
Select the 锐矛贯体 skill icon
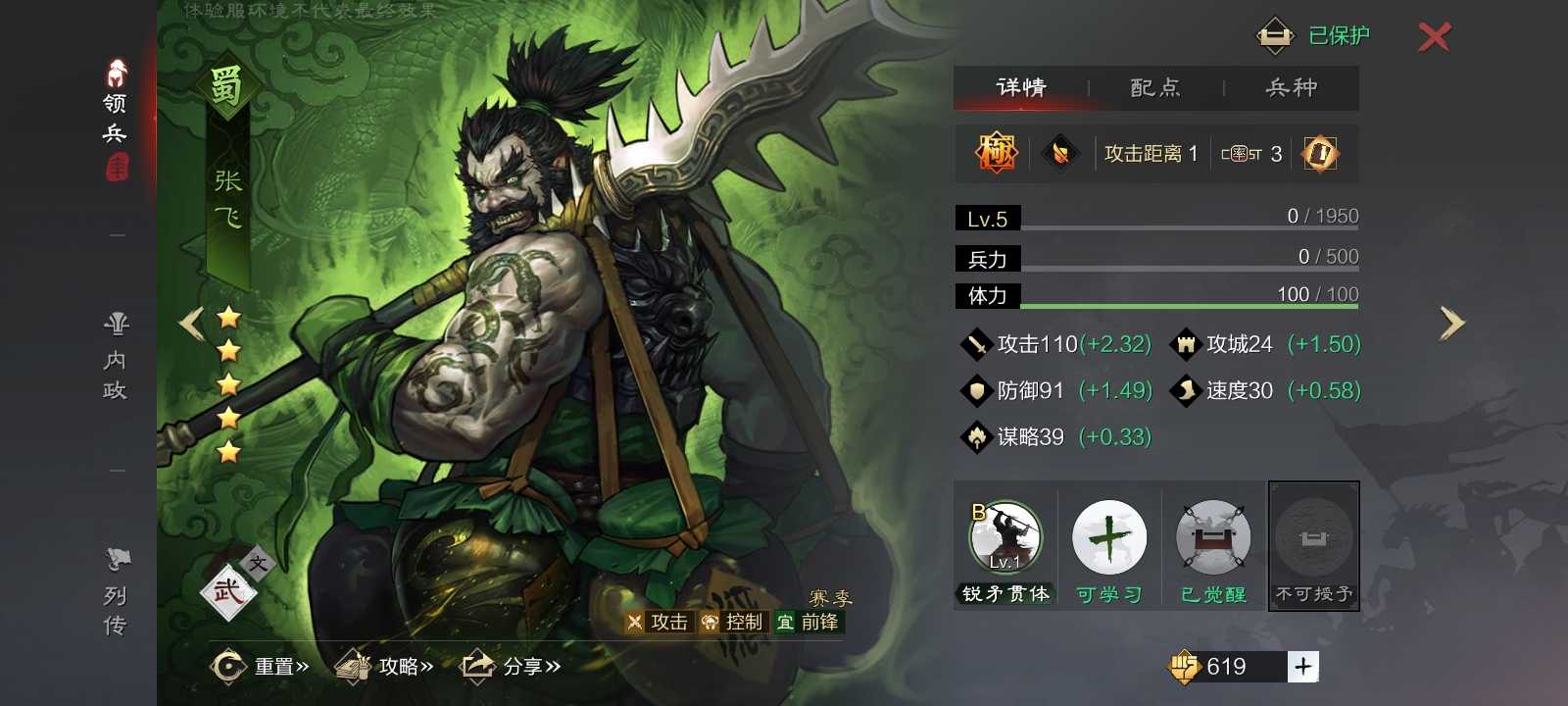[x=1004, y=537]
